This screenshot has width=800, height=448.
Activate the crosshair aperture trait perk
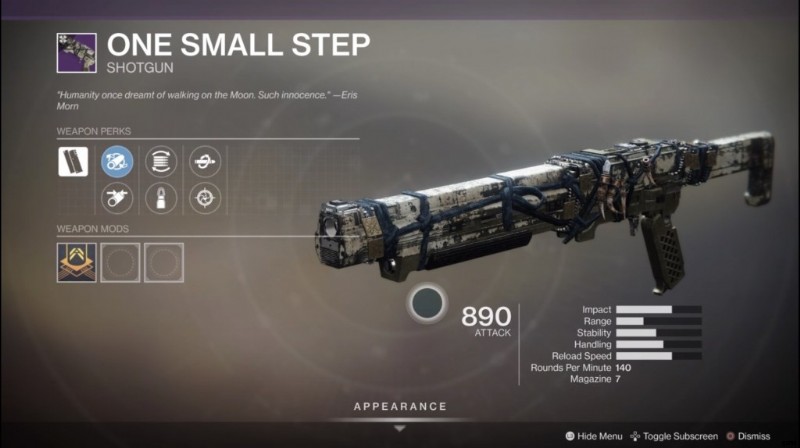[x=205, y=198]
